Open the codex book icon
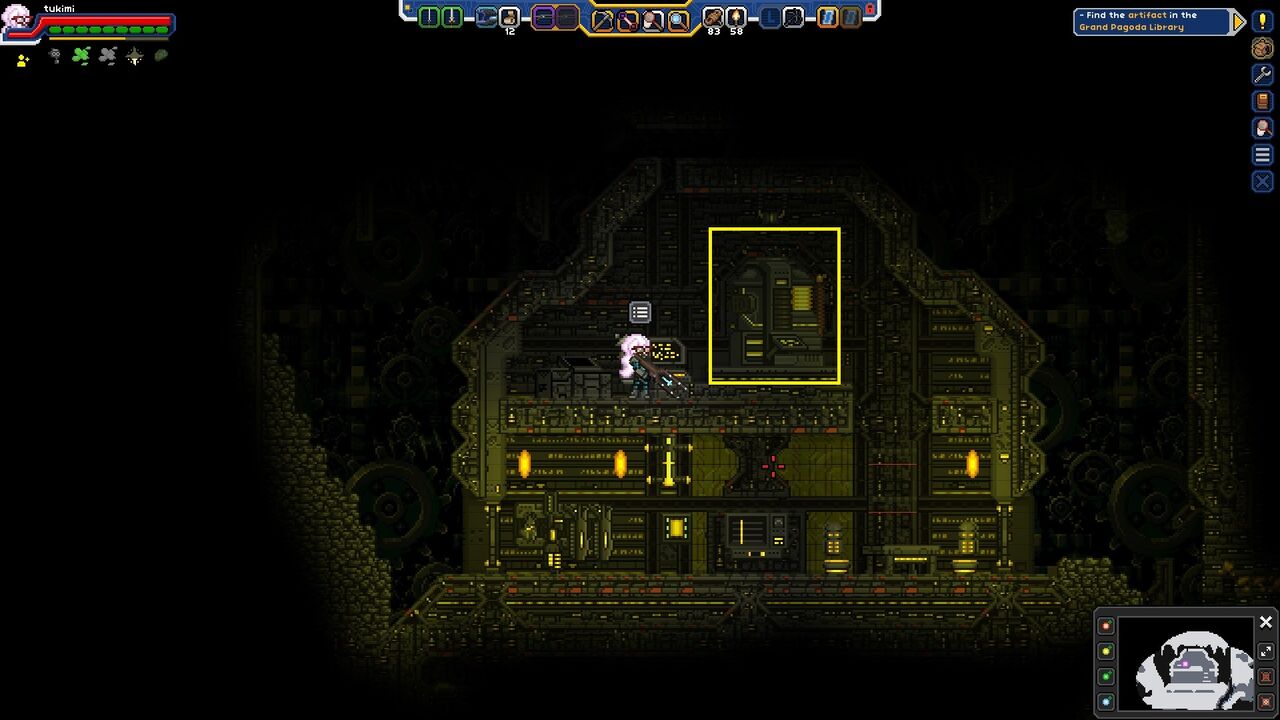1280x720 pixels. 1262,100
